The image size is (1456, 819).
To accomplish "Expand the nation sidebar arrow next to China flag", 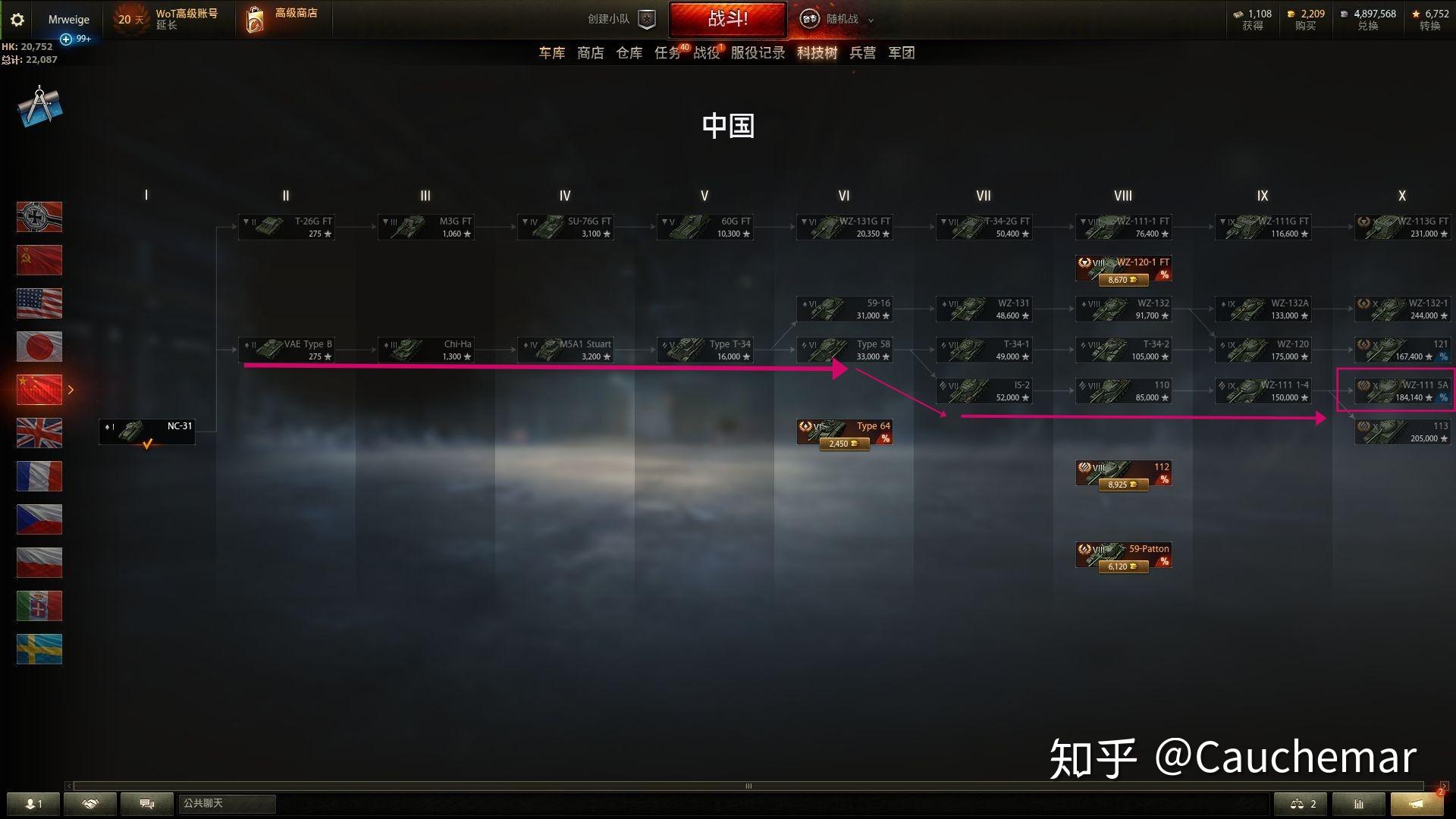I will 71,389.
